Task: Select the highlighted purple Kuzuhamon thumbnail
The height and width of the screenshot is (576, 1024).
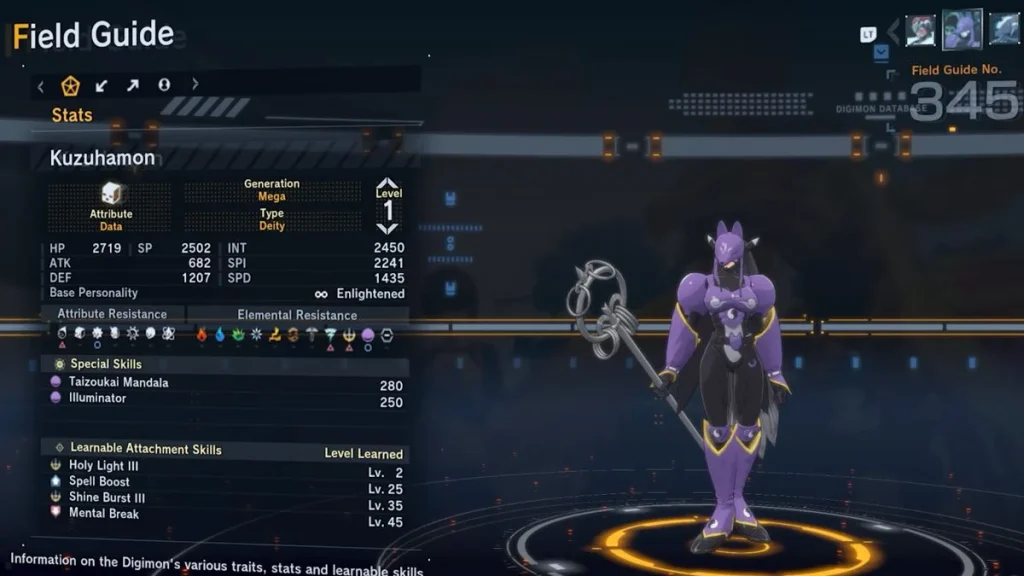Action: pyautogui.click(x=962, y=30)
